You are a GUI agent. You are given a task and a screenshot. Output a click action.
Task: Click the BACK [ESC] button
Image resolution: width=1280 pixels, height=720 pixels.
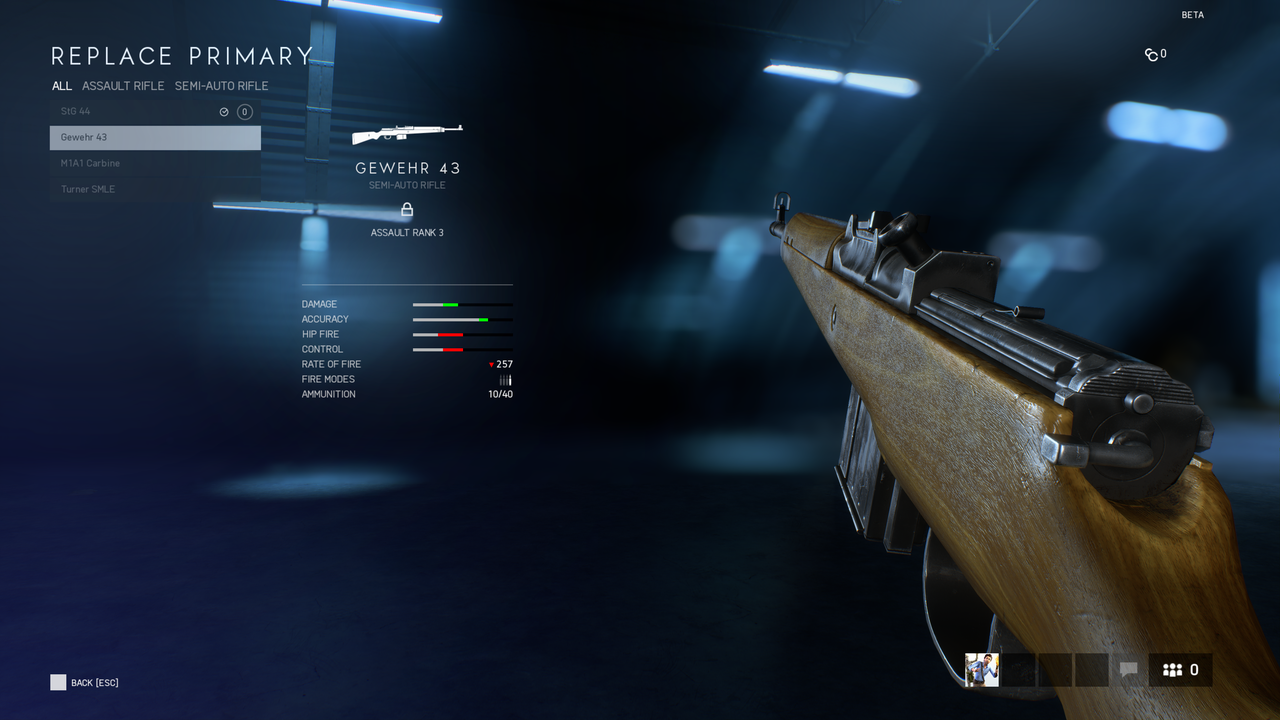coord(84,682)
